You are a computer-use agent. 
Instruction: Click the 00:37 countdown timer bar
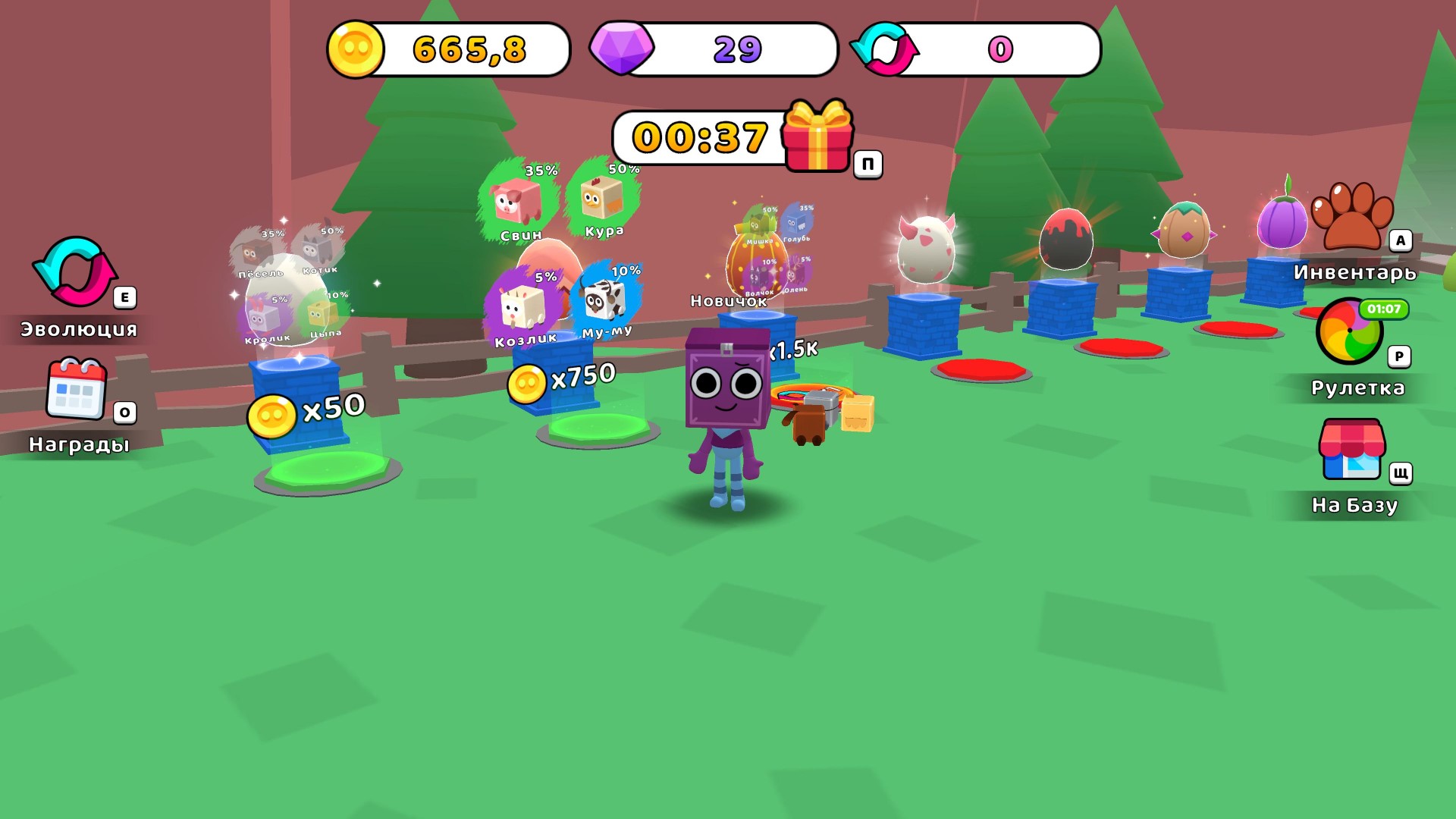coord(698,136)
